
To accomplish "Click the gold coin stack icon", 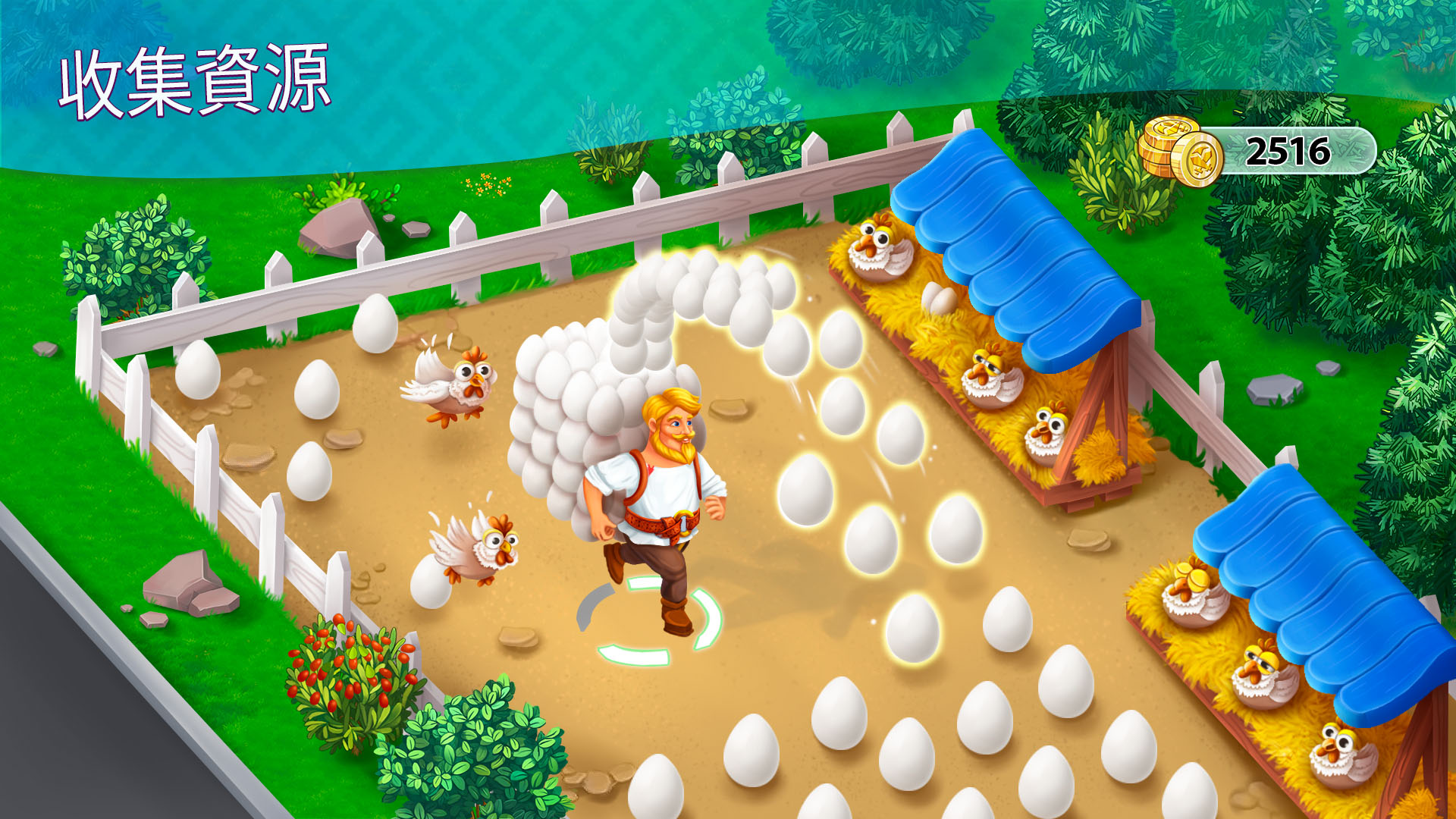I will (1179, 152).
